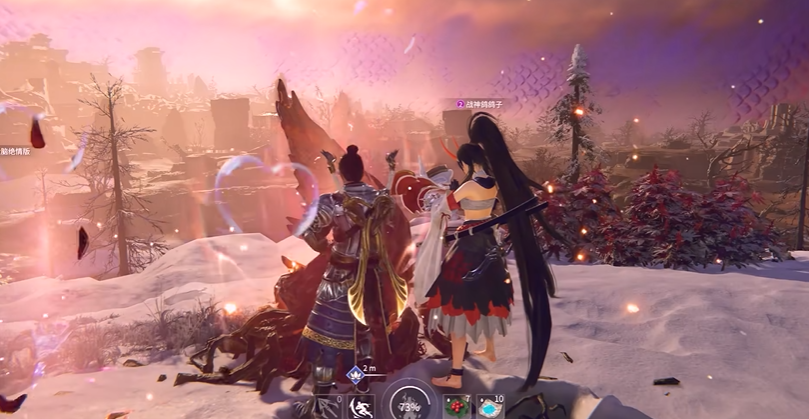
Task: Use the red berry item slot
Action: click(456, 406)
